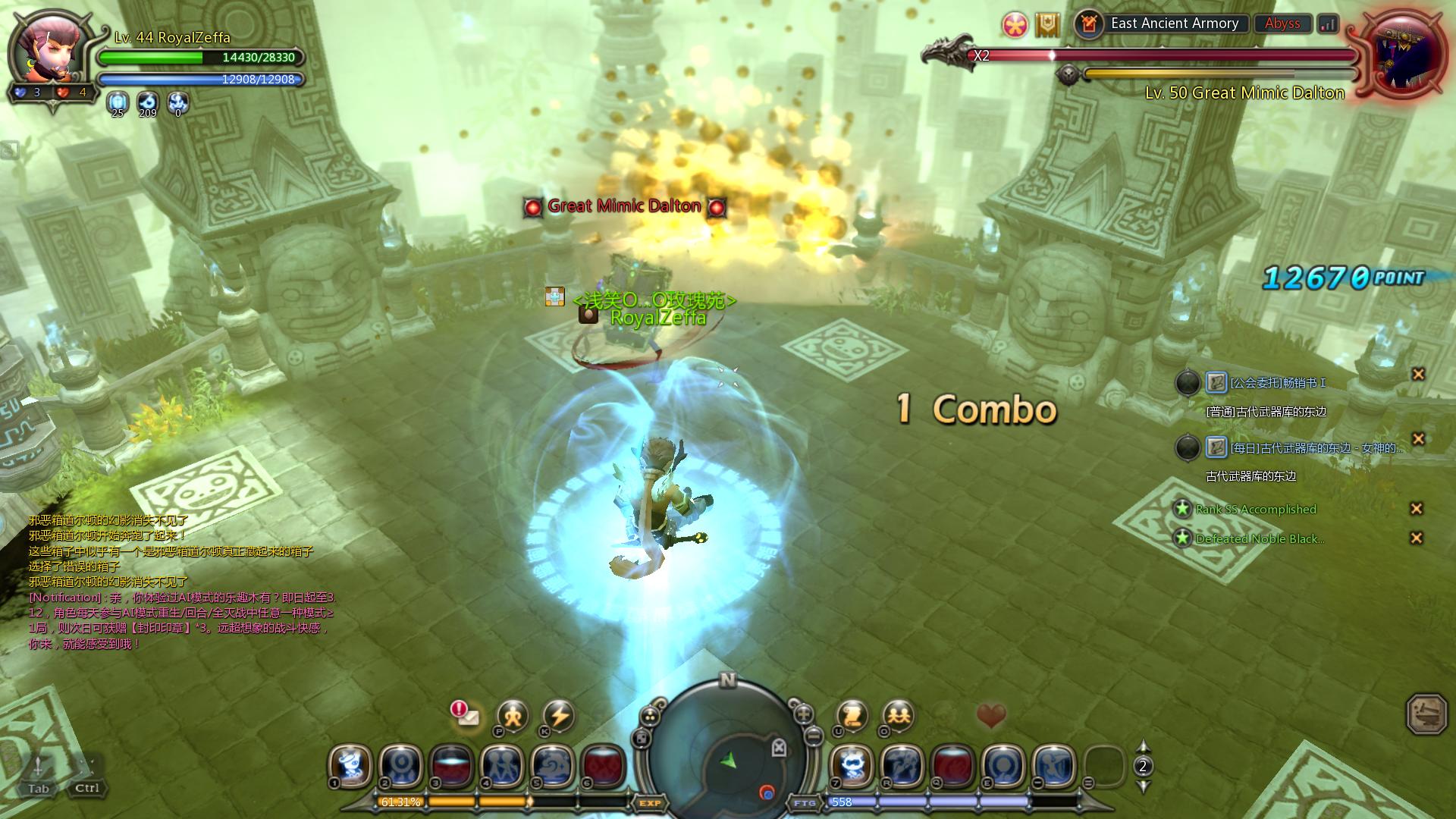Close the Defeated Noble Black tracker entry
1456x819 pixels.
pos(1416,538)
